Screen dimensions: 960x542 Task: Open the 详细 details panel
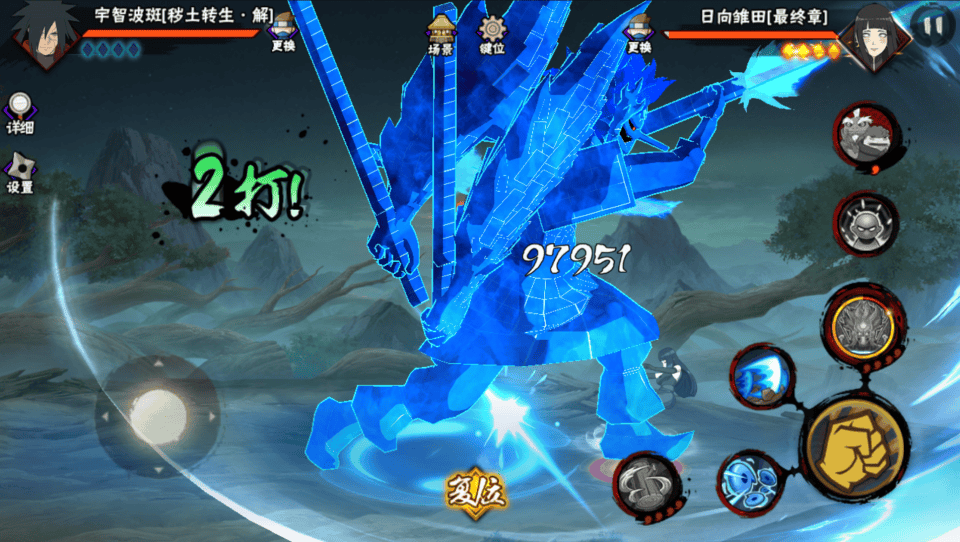point(20,112)
